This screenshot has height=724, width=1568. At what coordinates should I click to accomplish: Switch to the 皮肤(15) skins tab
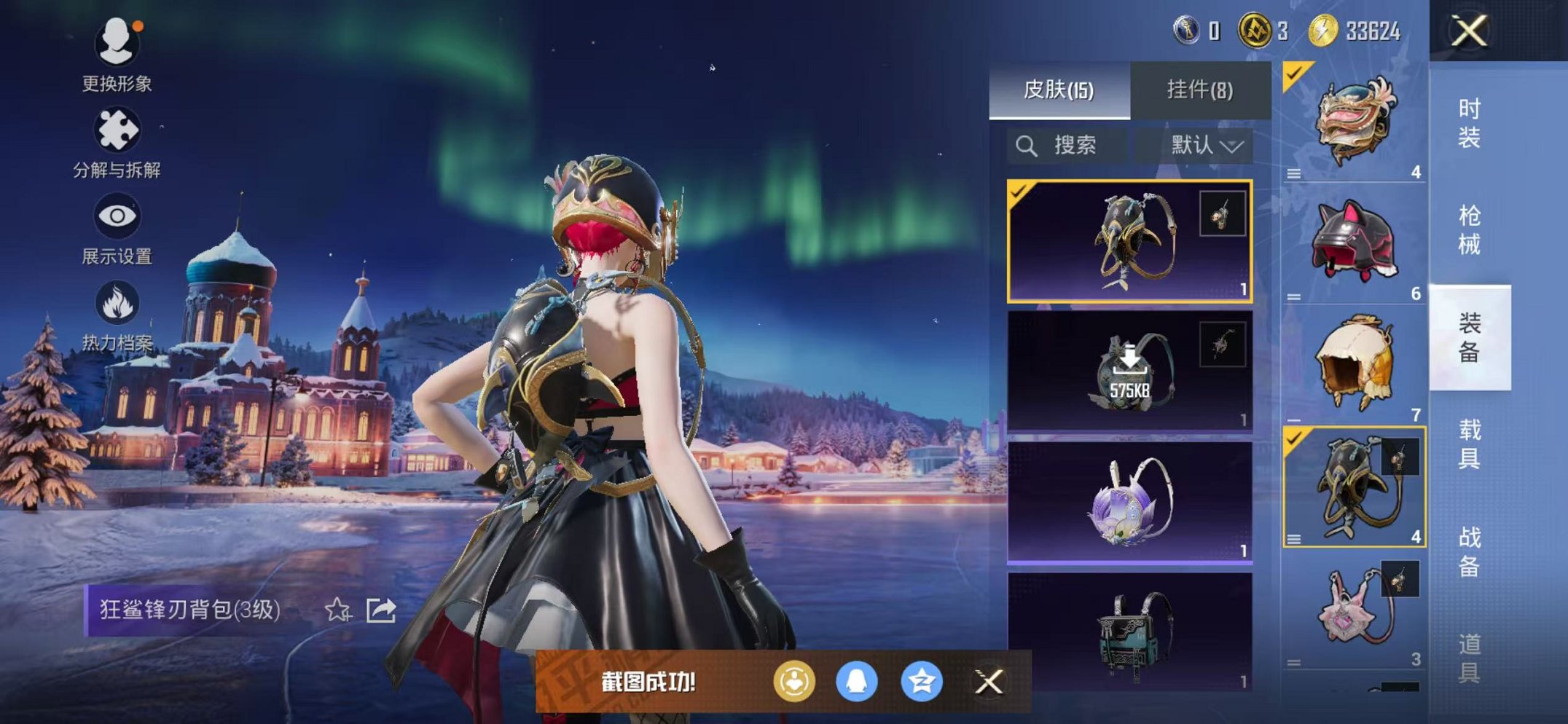(1059, 90)
